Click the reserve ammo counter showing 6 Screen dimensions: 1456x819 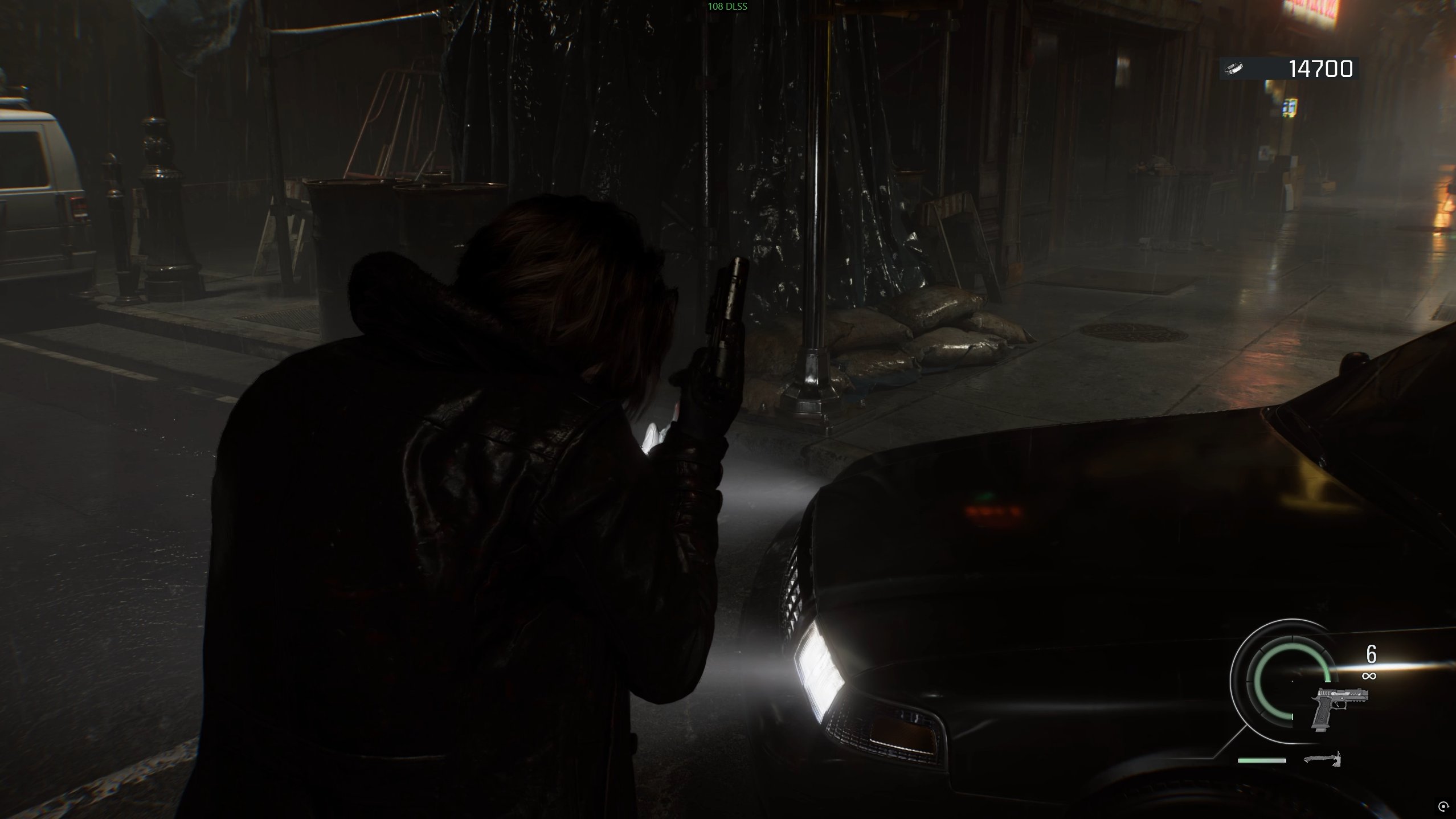coord(1371,654)
